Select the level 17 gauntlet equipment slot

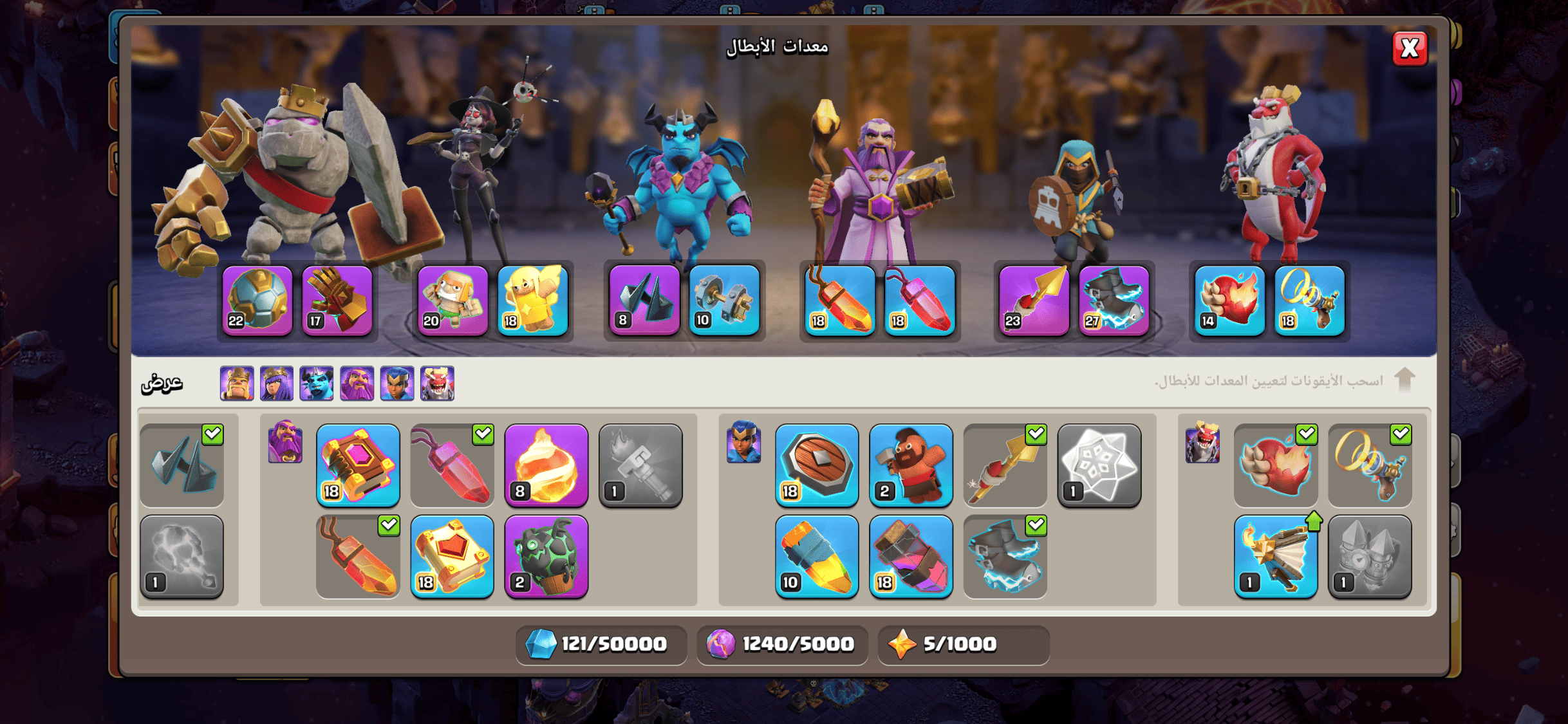pos(337,300)
